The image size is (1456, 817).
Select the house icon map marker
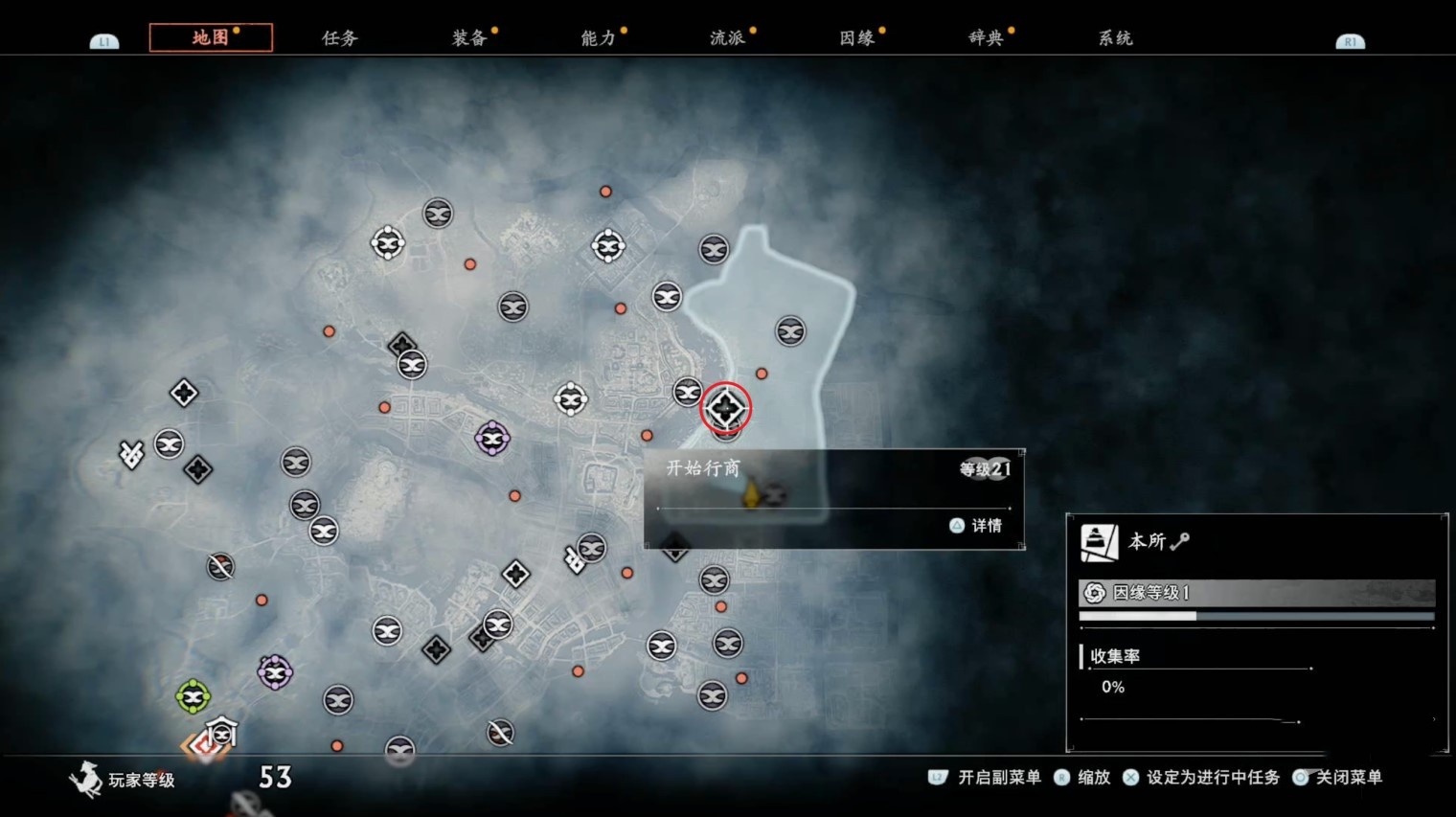pyautogui.click(x=221, y=733)
